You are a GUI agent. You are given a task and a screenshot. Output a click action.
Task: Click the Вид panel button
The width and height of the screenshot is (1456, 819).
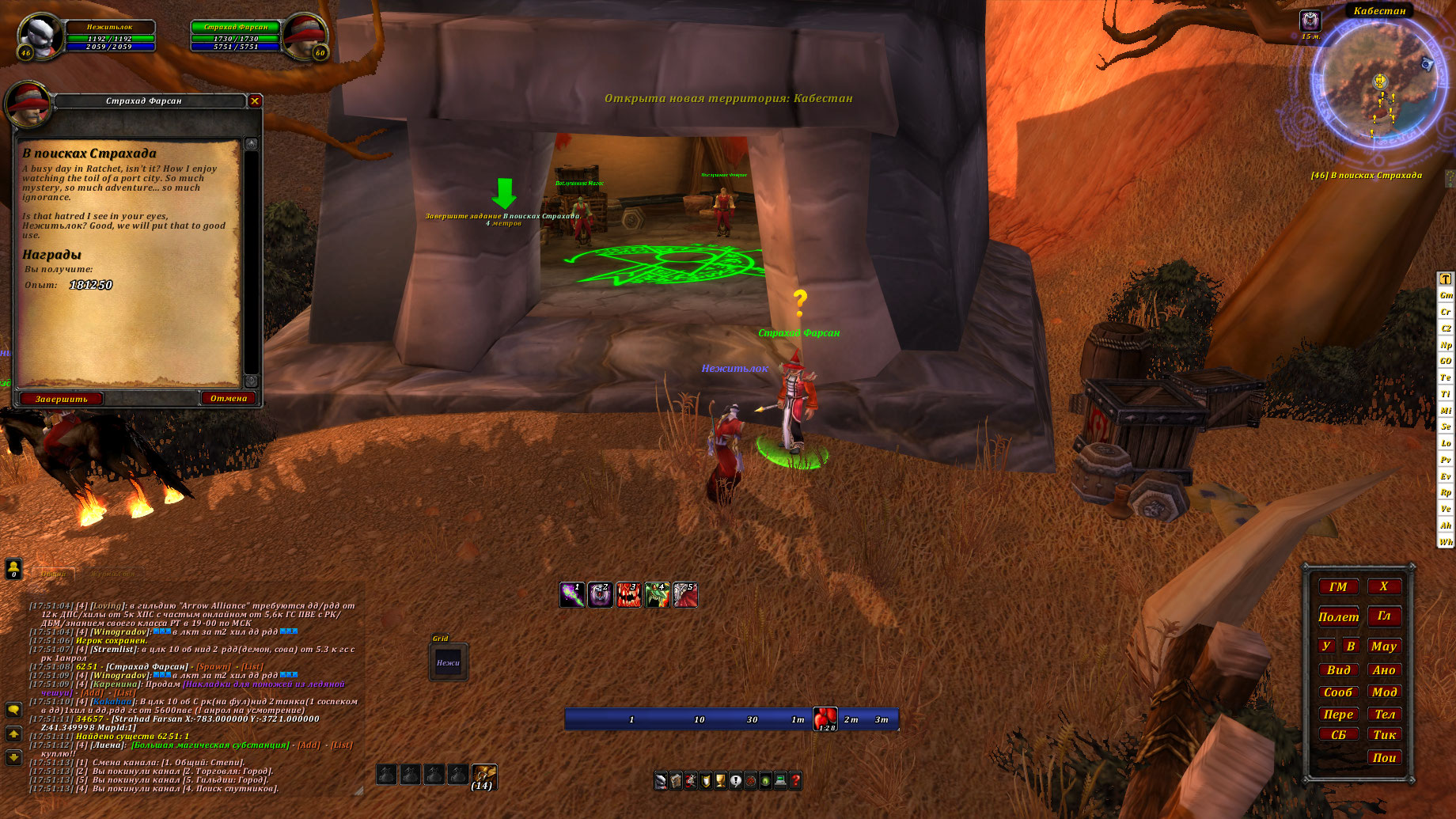point(1338,669)
